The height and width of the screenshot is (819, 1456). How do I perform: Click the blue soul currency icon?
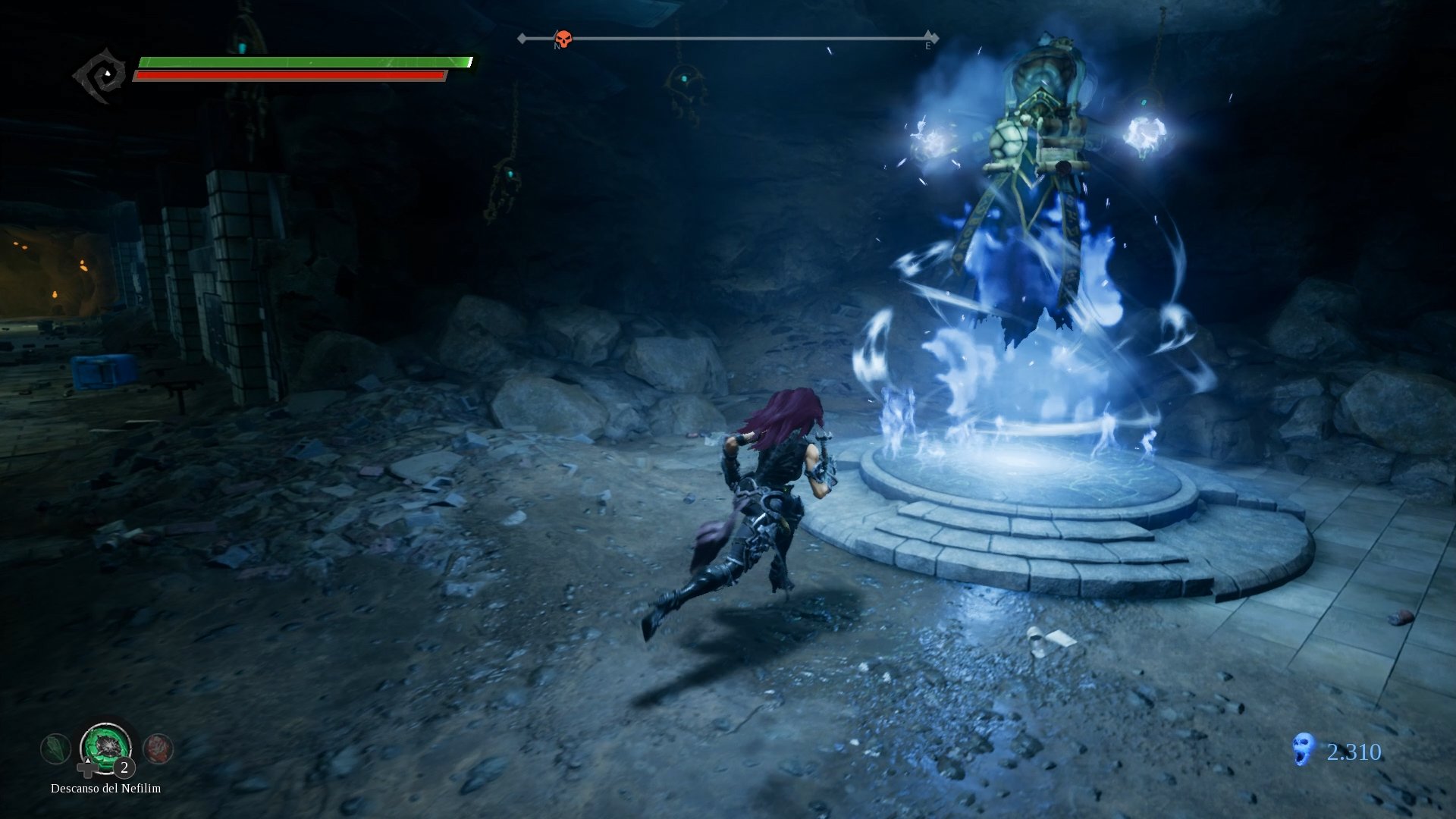[1303, 749]
